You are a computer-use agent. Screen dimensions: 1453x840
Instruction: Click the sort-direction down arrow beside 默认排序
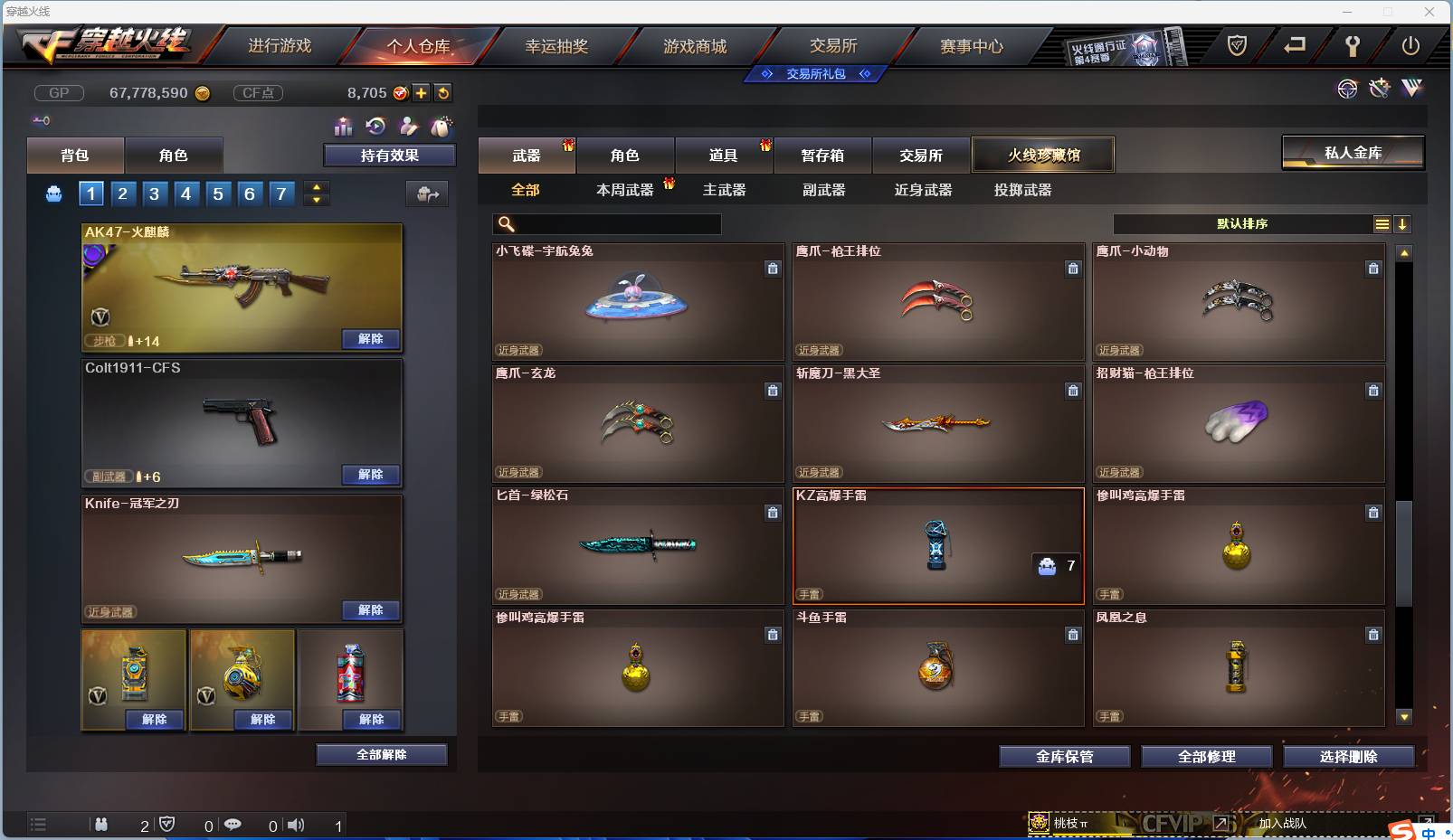(x=1403, y=223)
